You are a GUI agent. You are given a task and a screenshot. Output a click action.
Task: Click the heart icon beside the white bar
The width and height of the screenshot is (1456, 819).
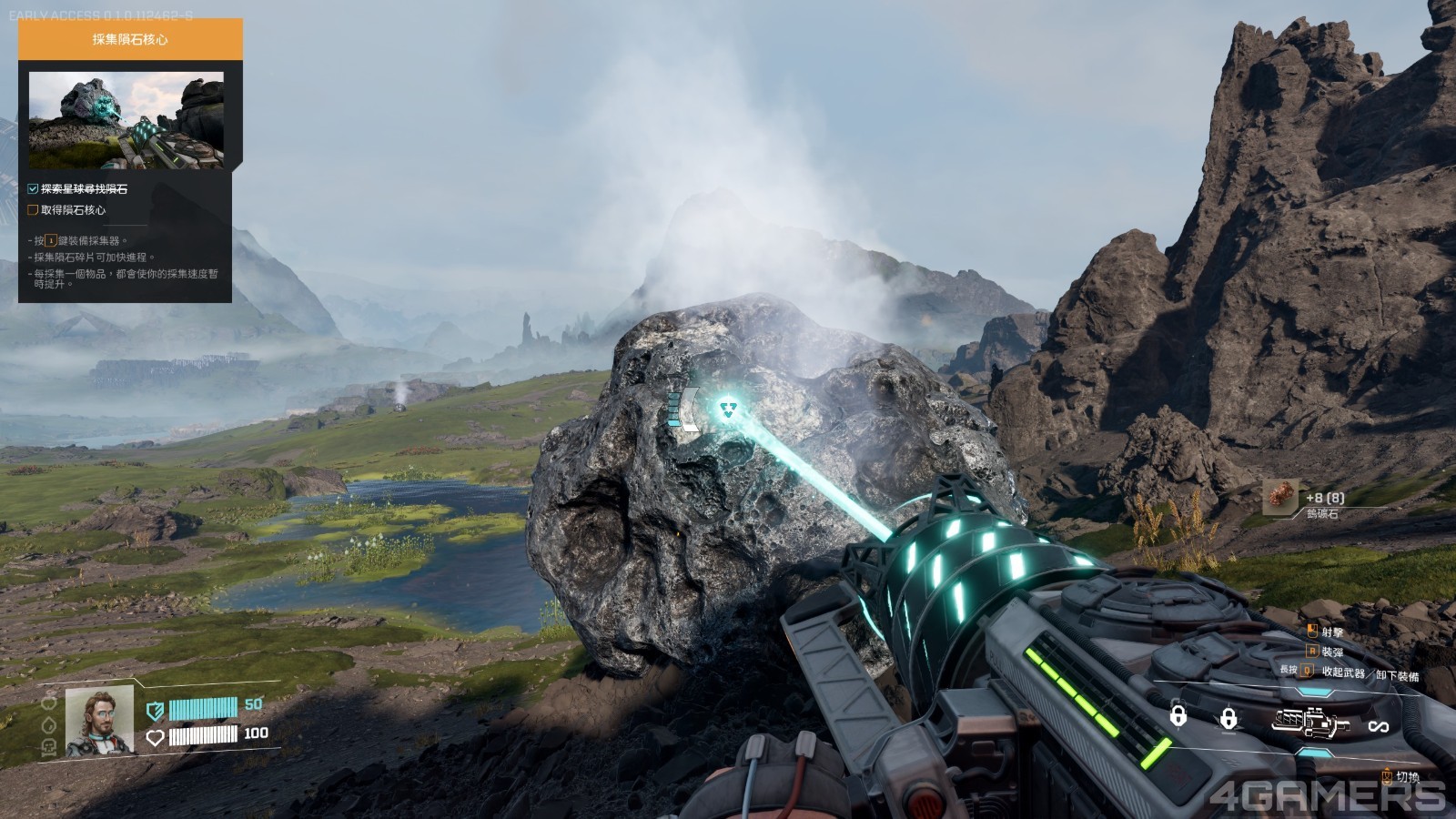(156, 736)
